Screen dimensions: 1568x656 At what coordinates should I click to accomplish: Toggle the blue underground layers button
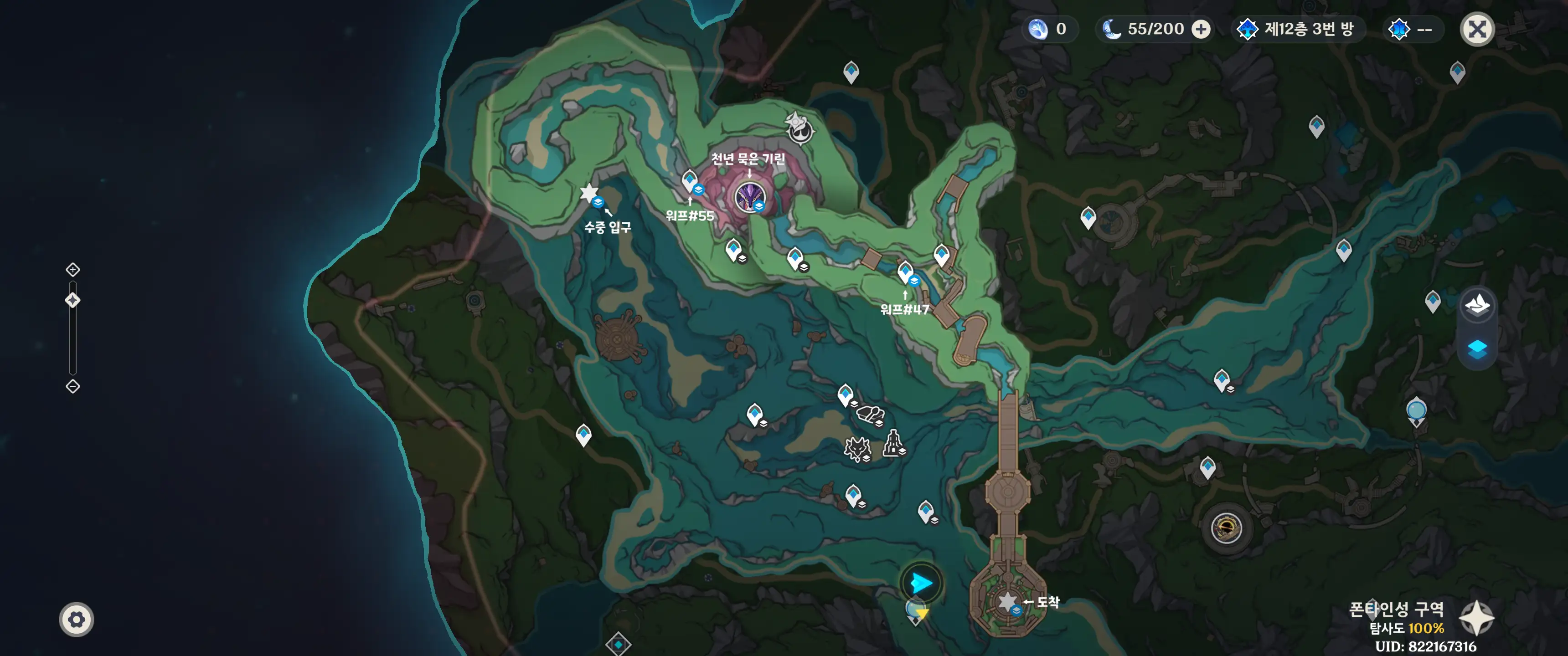[1477, 348]
